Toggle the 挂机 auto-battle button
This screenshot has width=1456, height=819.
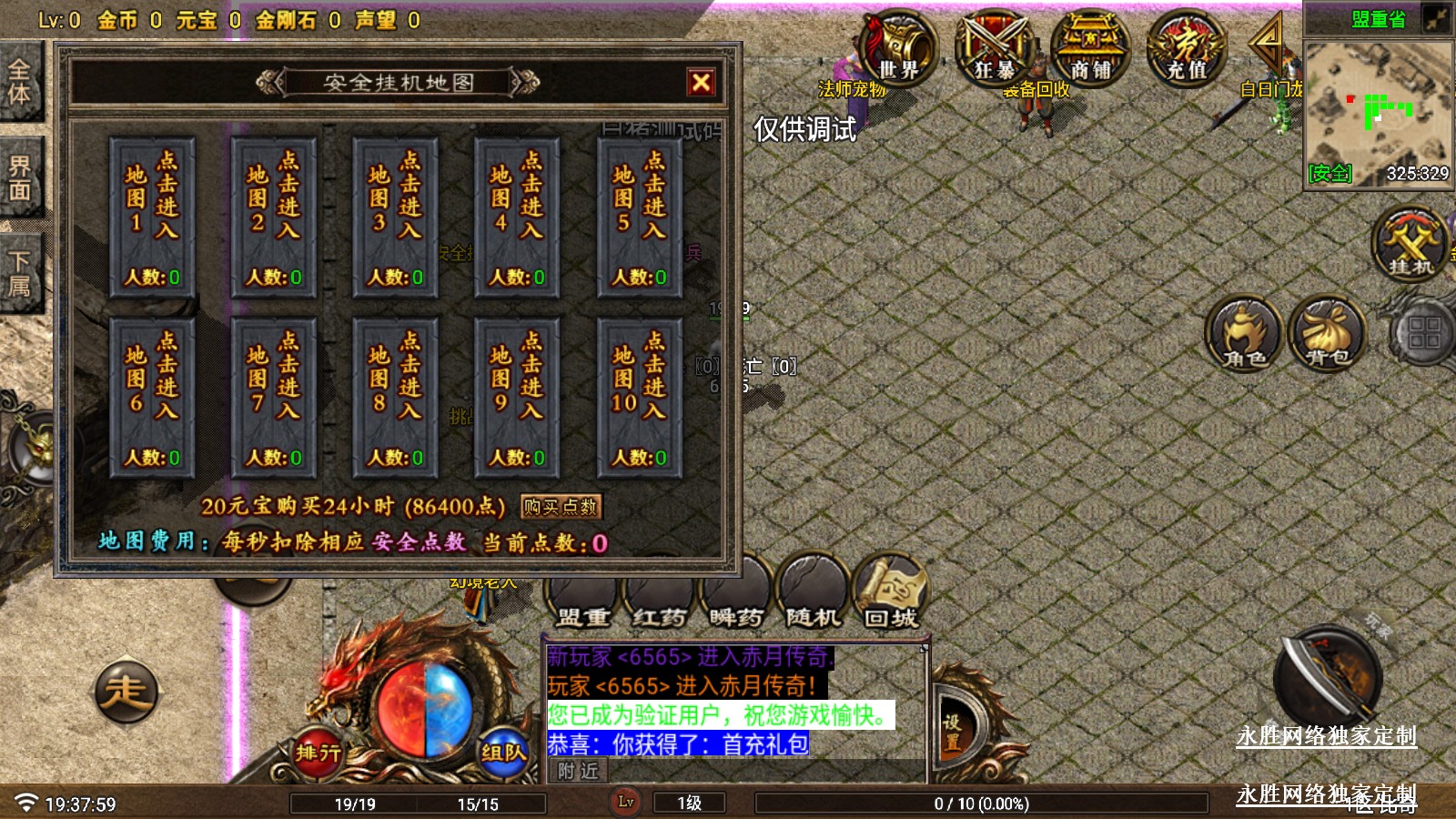pos(1410,244)
